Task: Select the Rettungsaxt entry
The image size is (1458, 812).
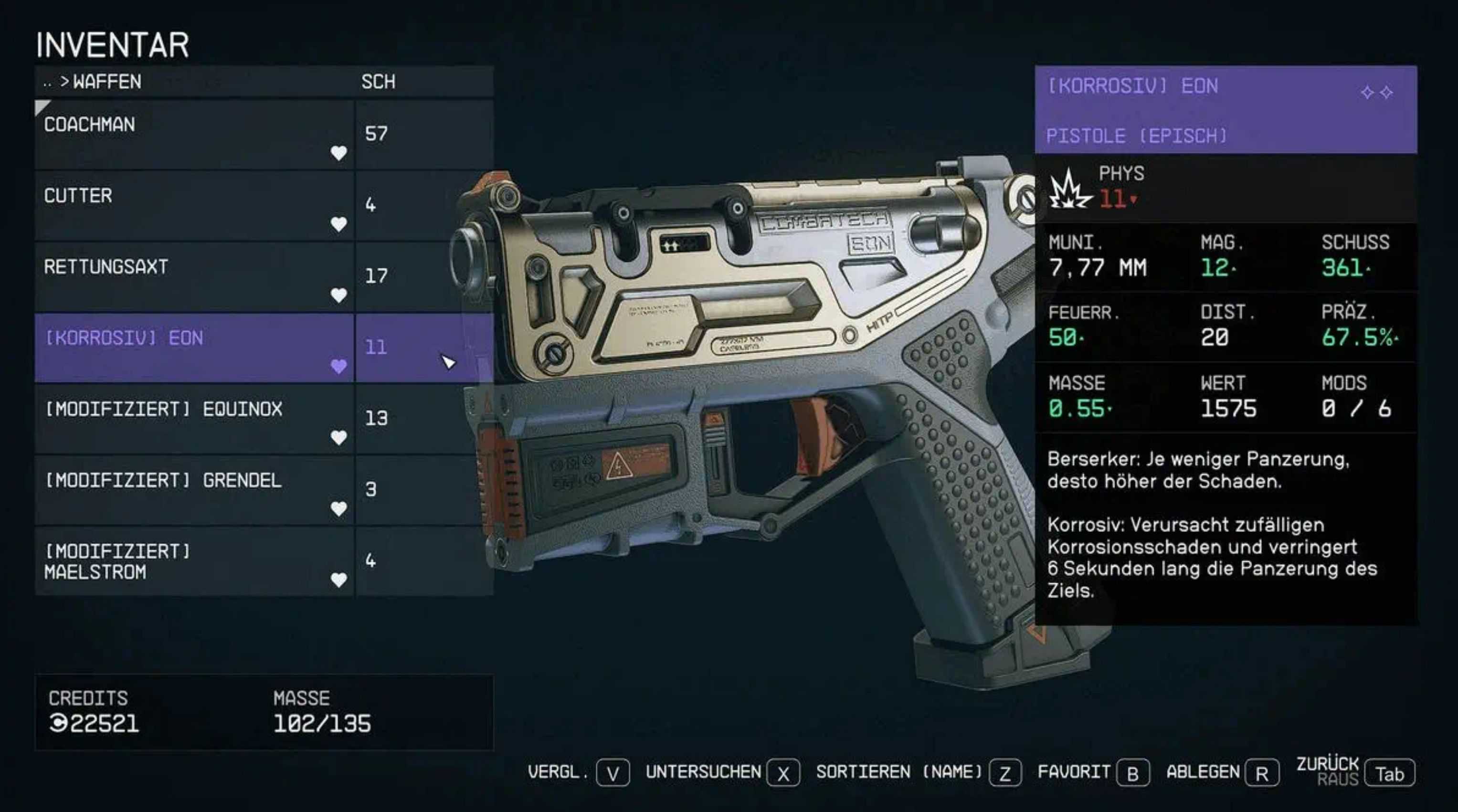Action: click(x=192, y=276)
